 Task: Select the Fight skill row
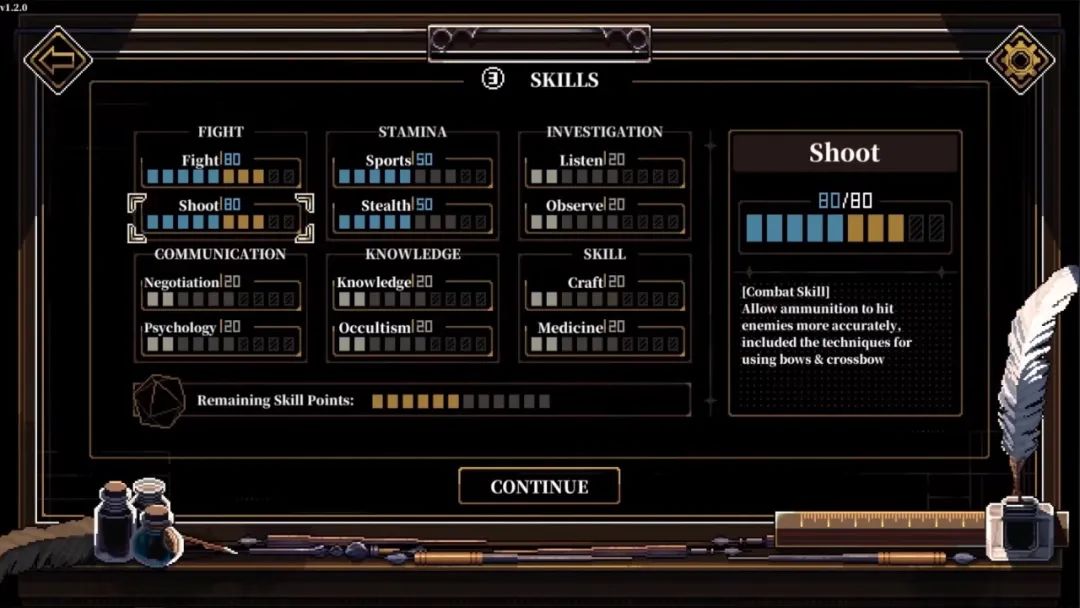(x=220, y=170)
